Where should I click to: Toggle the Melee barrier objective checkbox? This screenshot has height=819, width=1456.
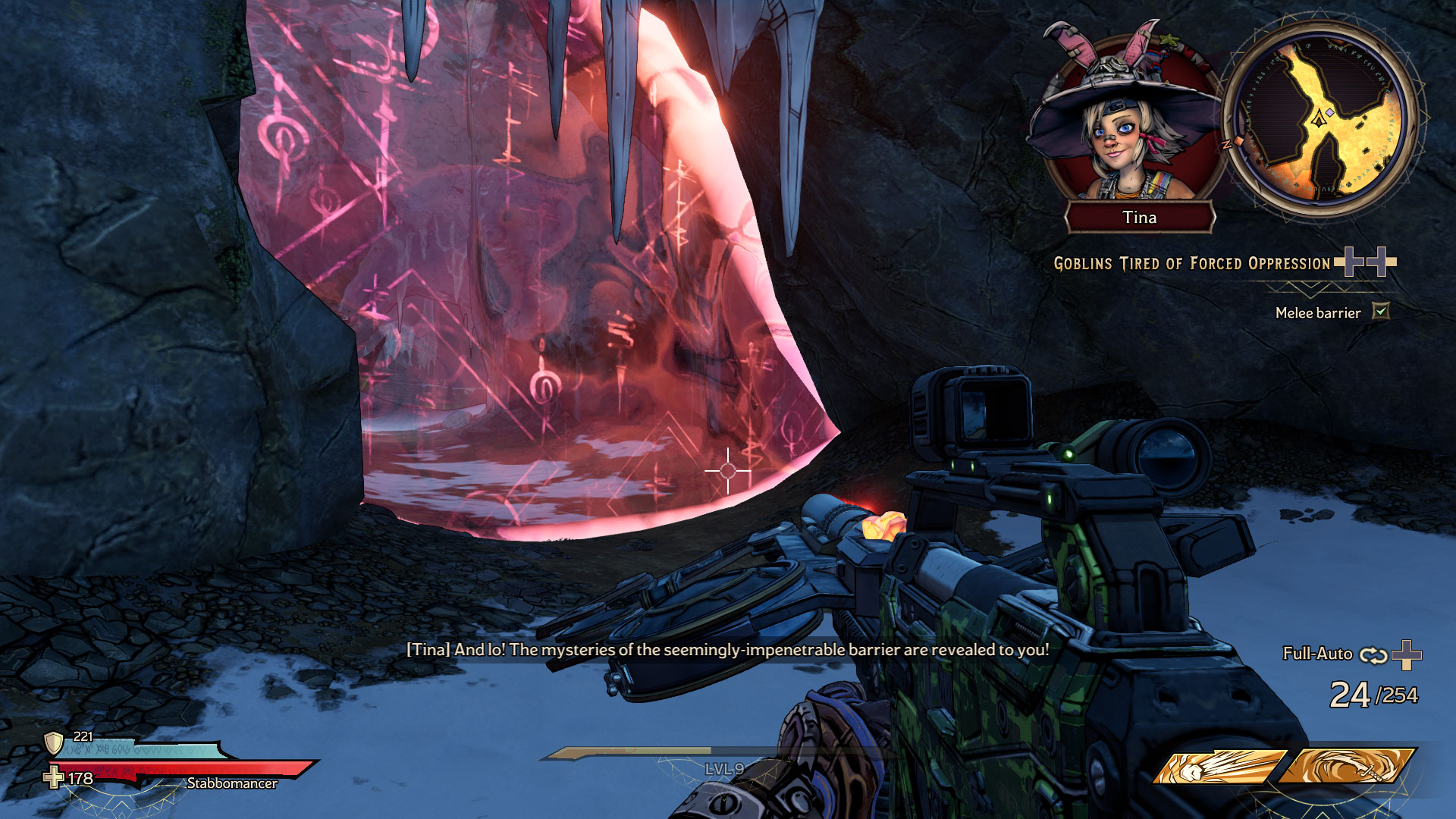(1381, 312)
